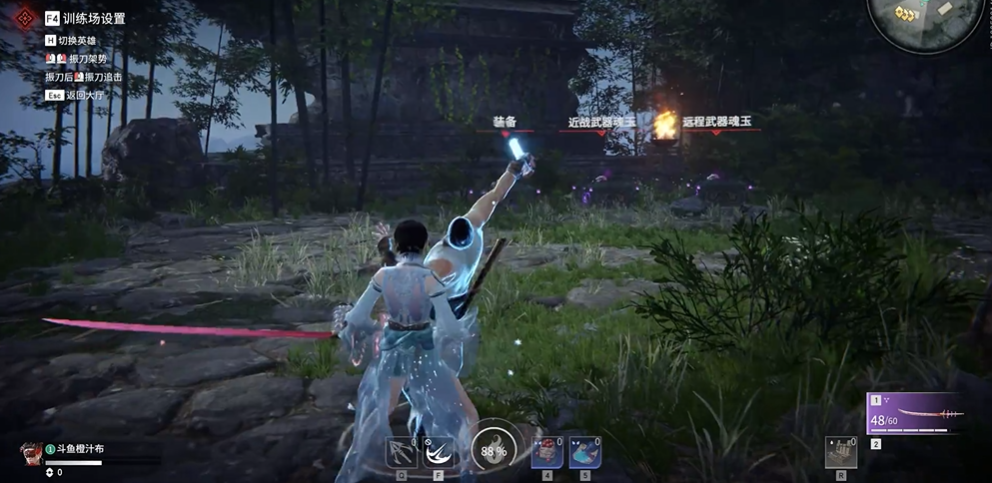
Task: Activate the white slash ultimate skill icon
Action: pos(437,453)
